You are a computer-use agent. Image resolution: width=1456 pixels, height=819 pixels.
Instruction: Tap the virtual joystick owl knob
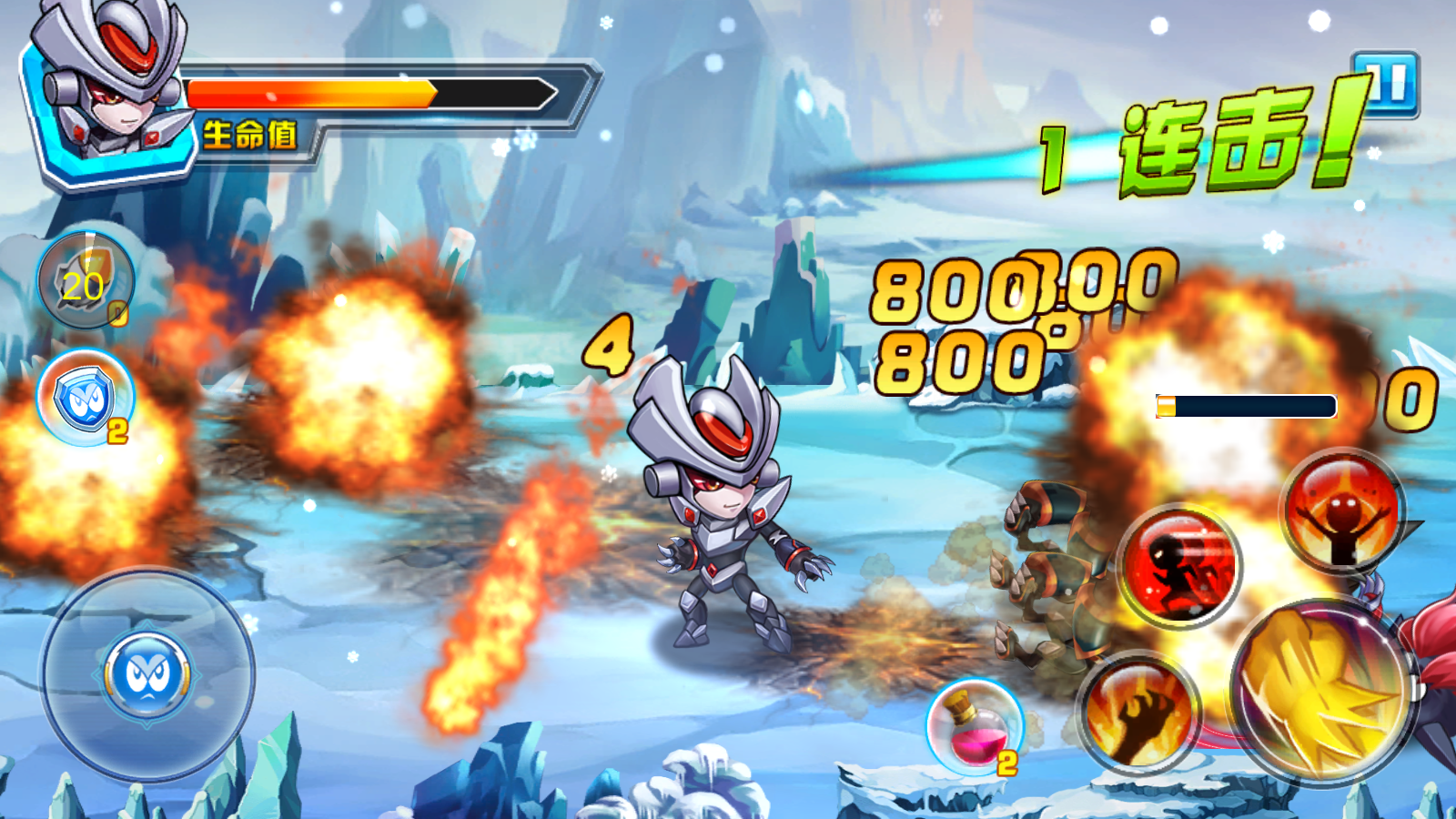coord(147,676)
